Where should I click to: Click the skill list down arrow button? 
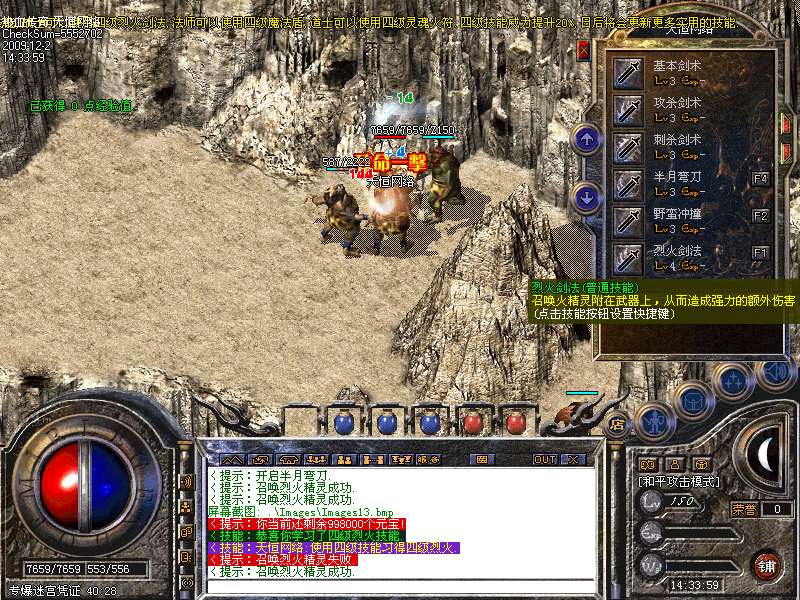click(x=588, y=197)
